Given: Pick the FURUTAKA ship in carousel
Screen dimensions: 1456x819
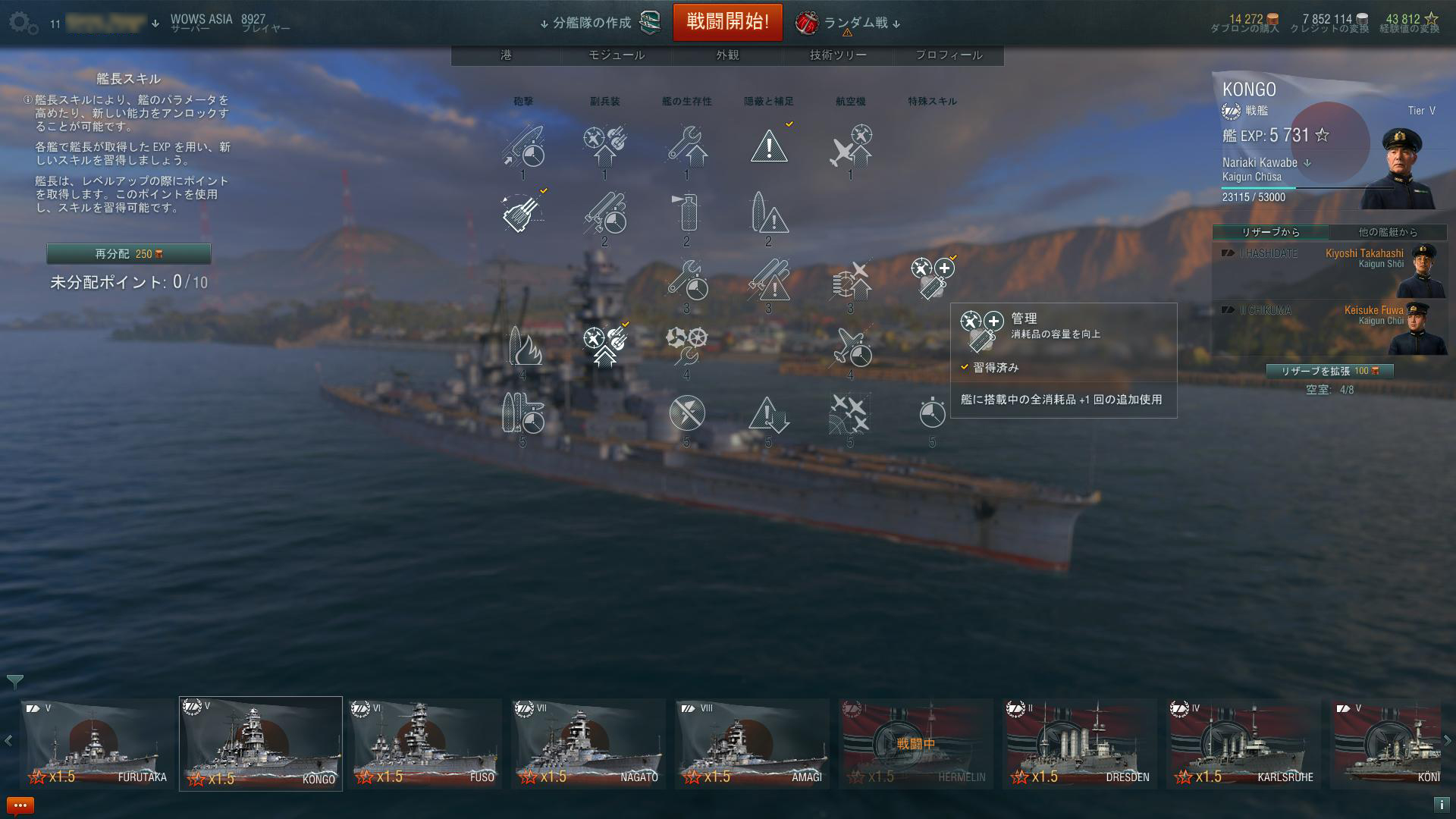Looking at the screenshot, I should click(97, 743).
